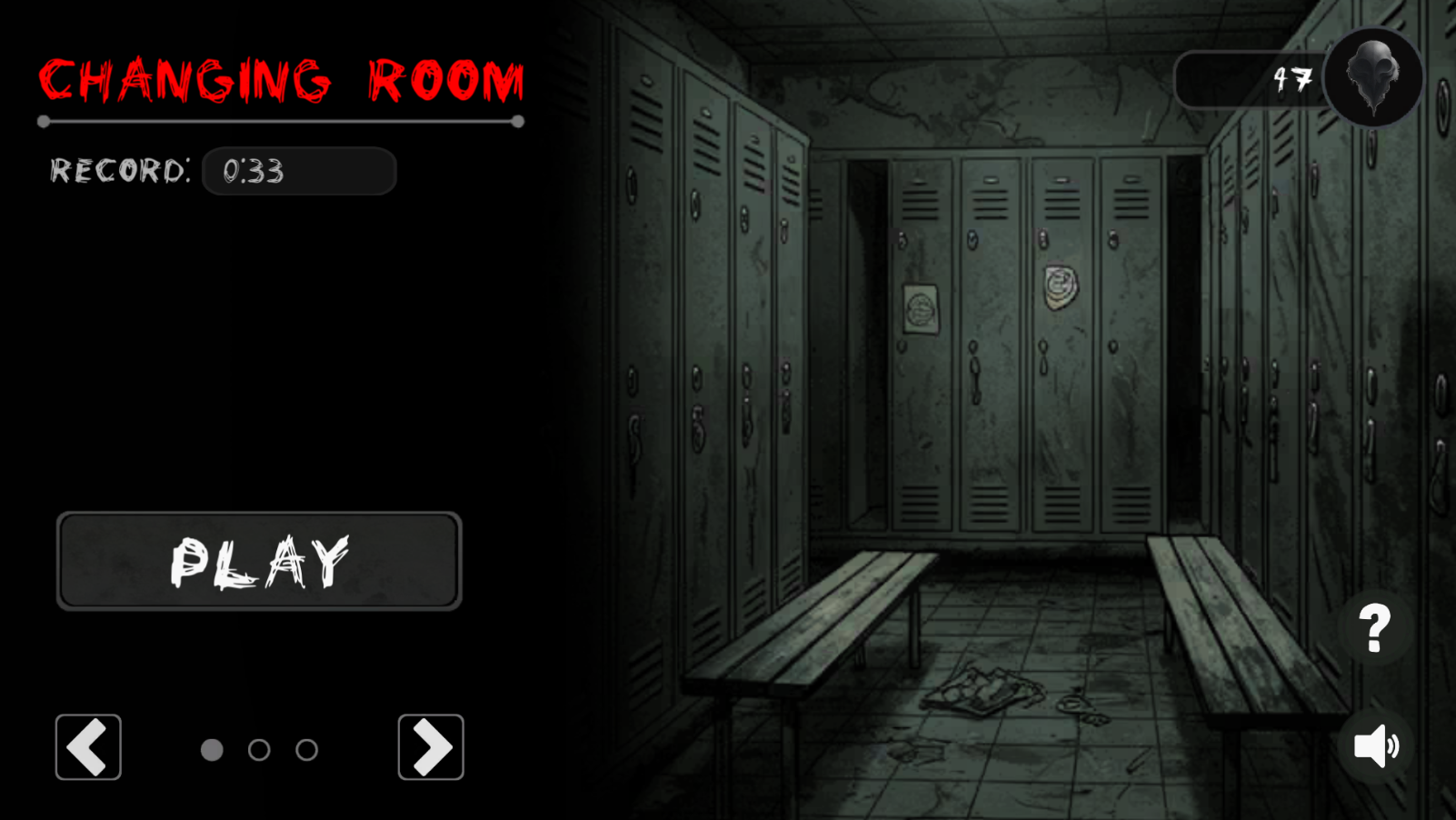
Task: Open instructions using the question mark button
Action: (x=1373, y=628)
